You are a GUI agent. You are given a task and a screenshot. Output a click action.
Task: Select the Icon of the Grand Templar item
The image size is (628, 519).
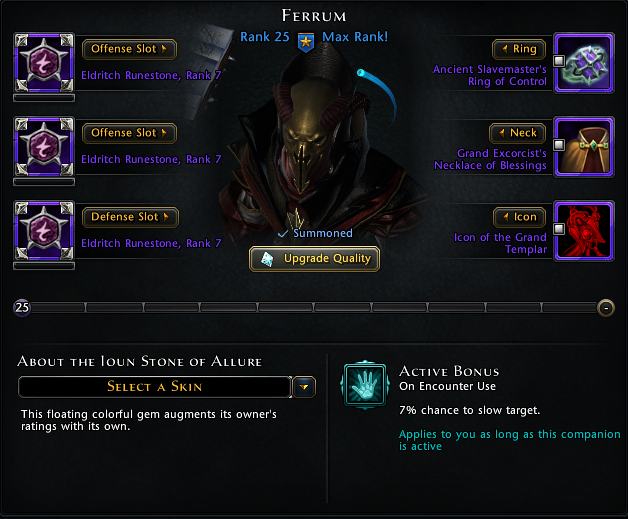tap(583, 230)
